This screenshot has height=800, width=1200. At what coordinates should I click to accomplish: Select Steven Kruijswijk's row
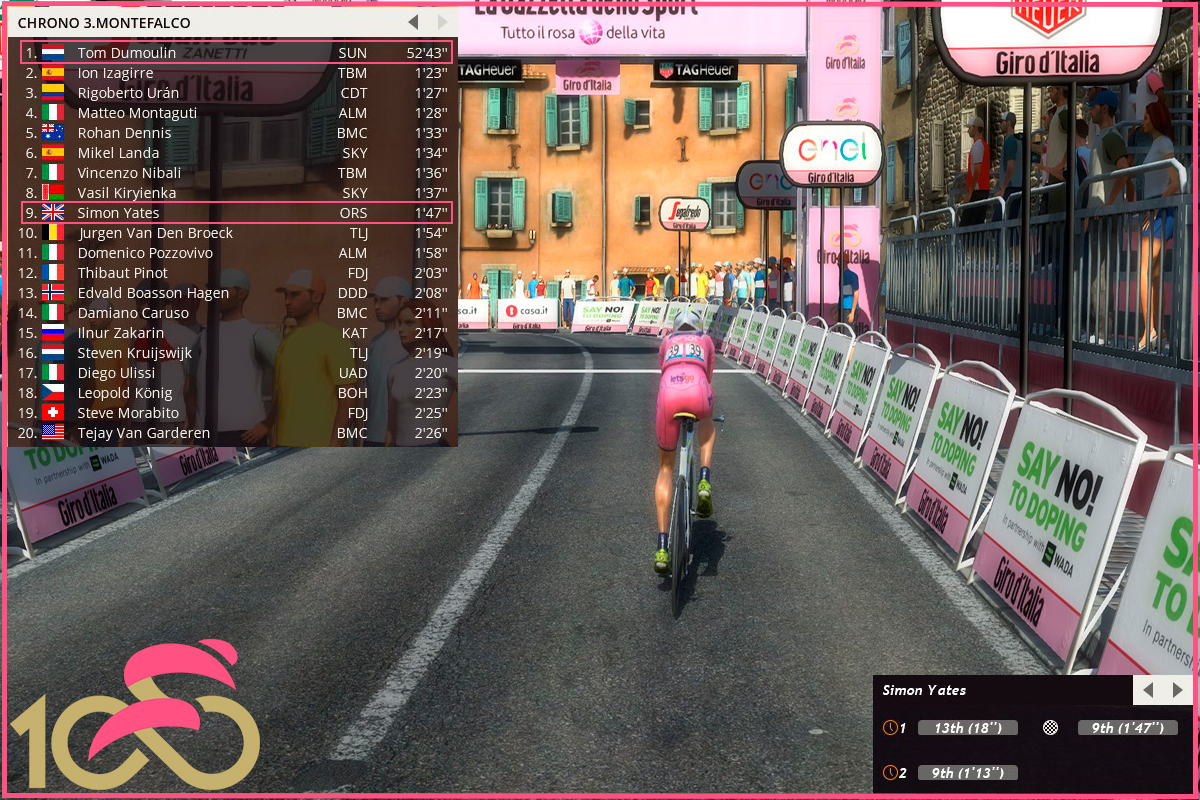236,353
